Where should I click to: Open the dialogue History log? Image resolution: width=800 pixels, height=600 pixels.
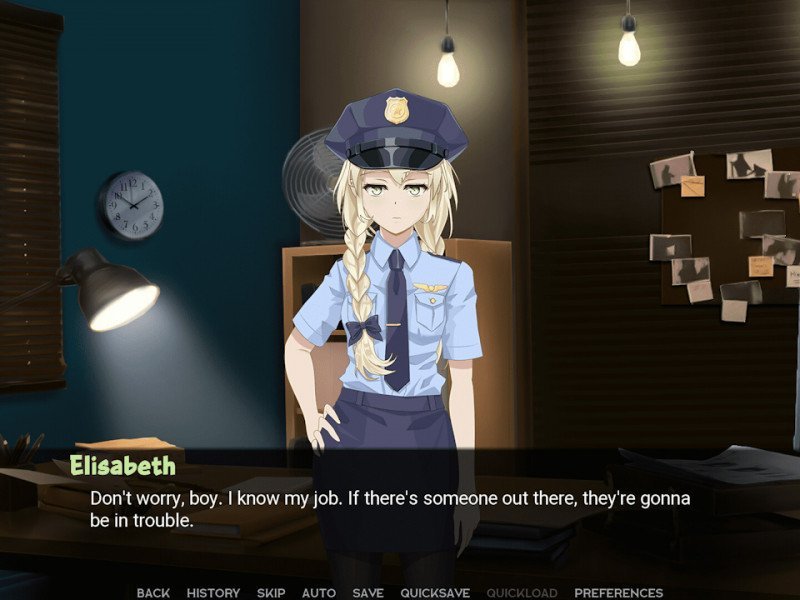213,593
